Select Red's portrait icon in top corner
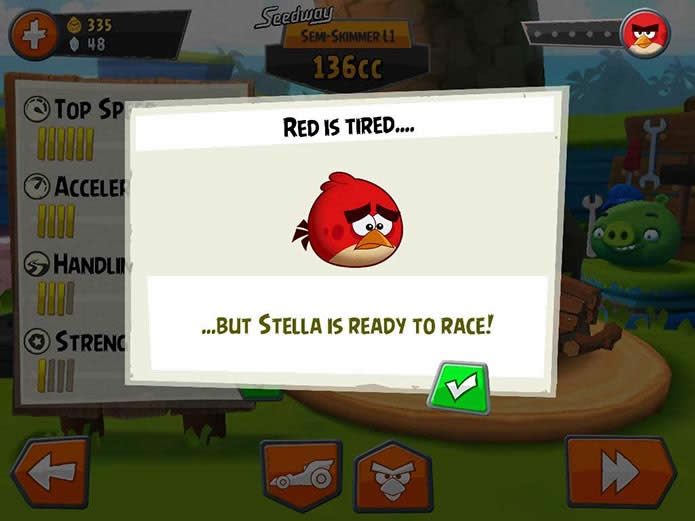 point(645,35)
